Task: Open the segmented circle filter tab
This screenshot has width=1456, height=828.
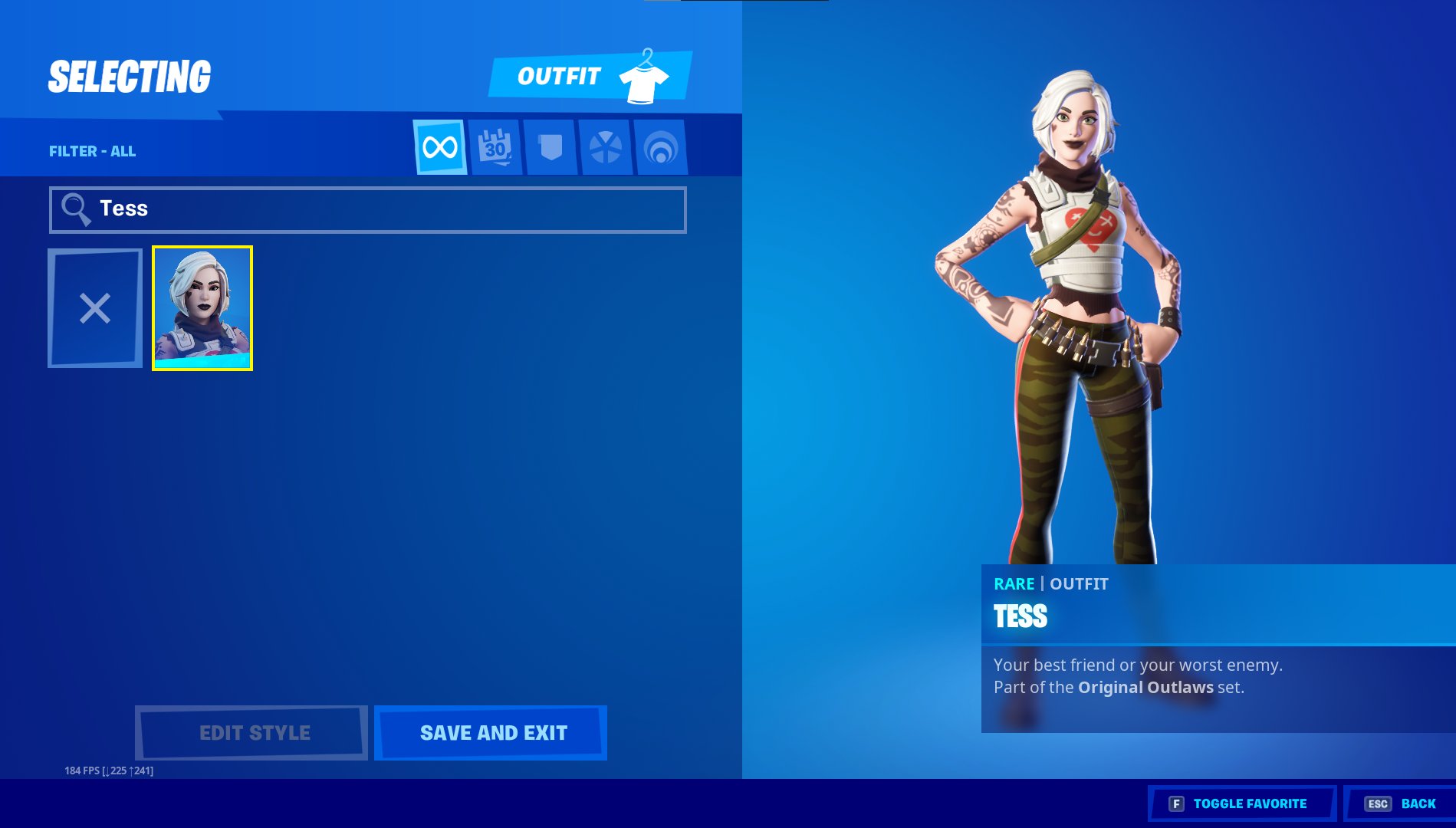Action: click(x=606, y=147)
